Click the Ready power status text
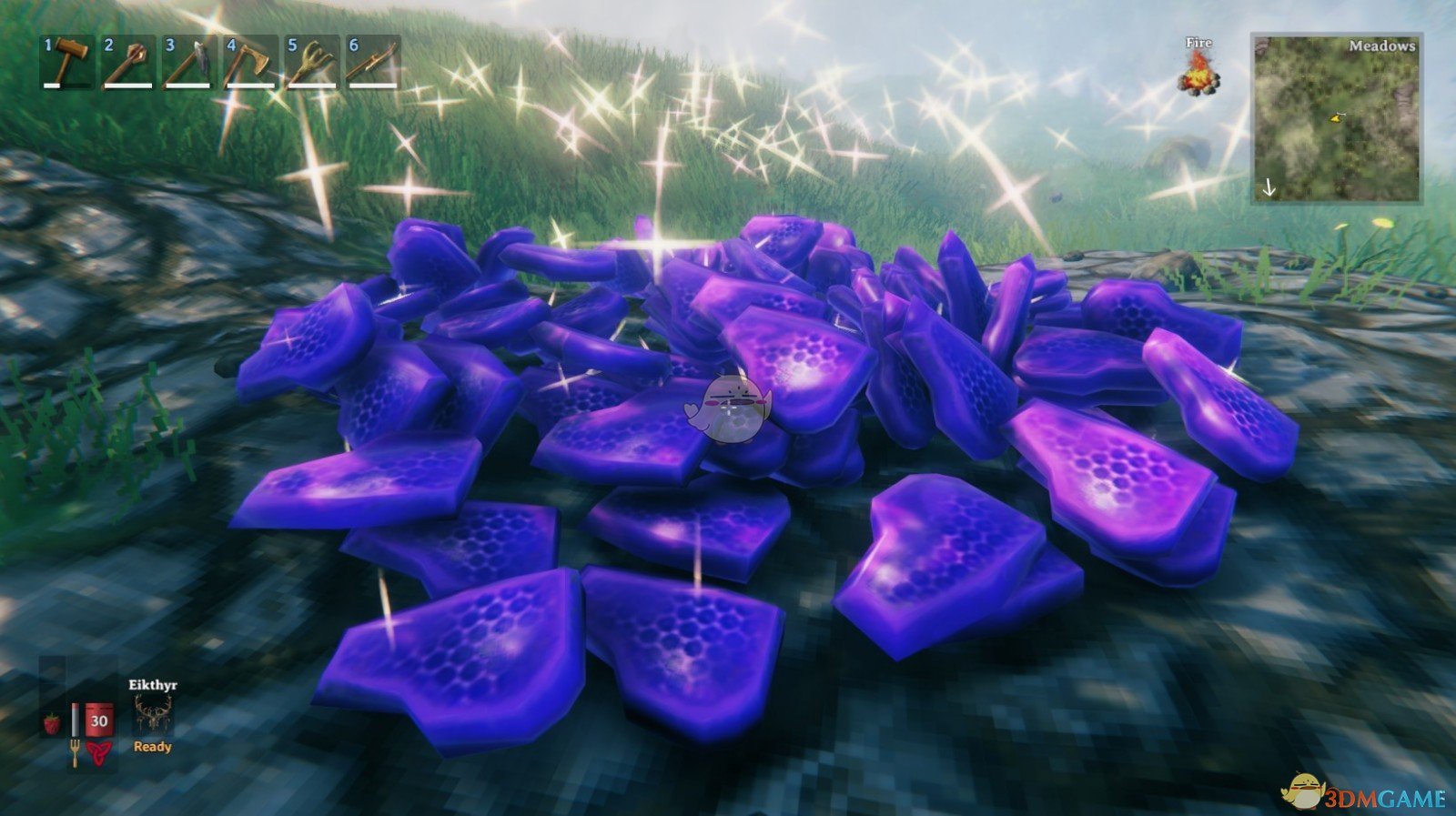The height and width of the screenshot is (816, 1456). tap(152, 747)
